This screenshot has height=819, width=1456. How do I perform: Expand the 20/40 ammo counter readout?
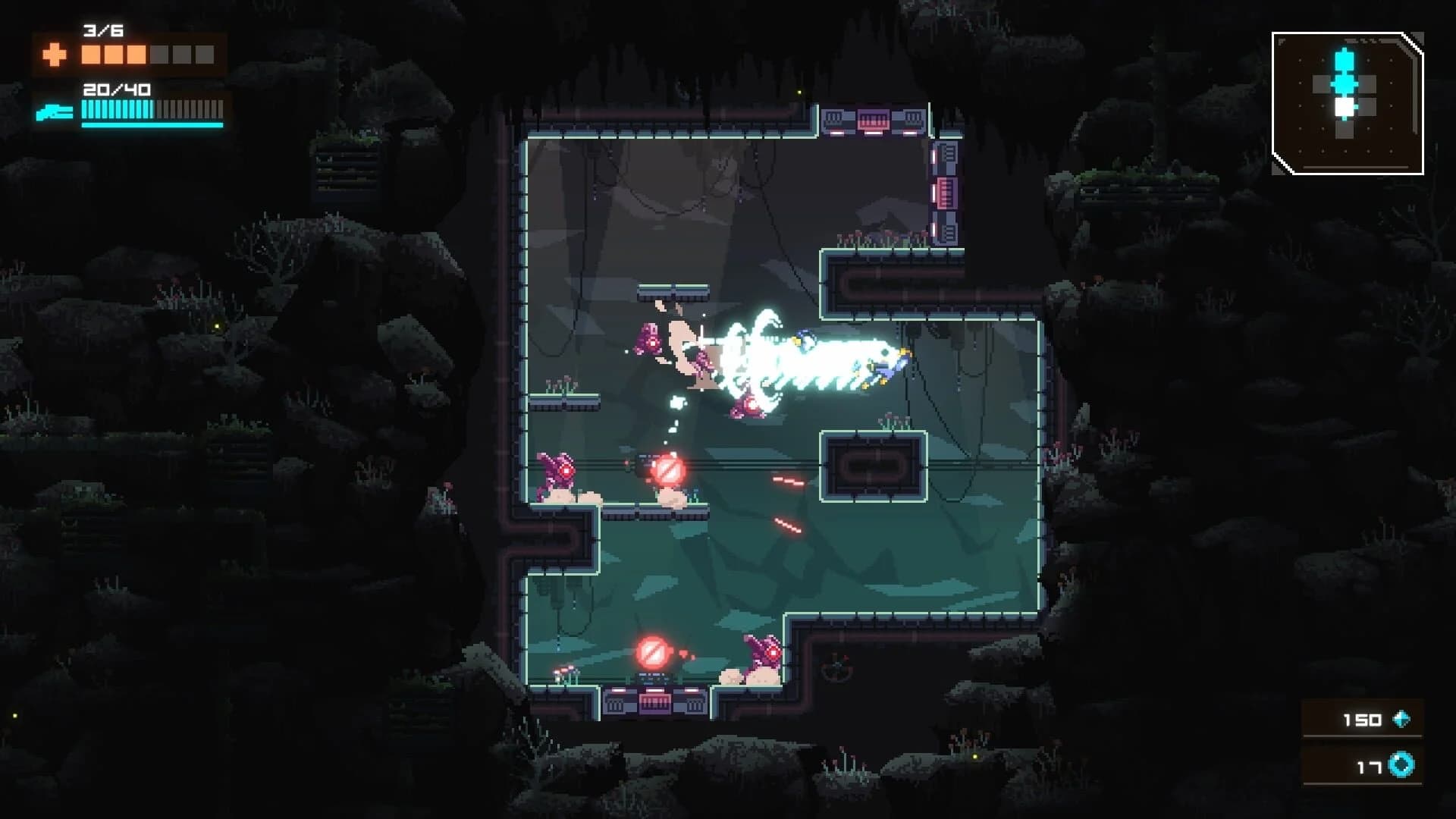pyautogui.click(x=115, y=89)
